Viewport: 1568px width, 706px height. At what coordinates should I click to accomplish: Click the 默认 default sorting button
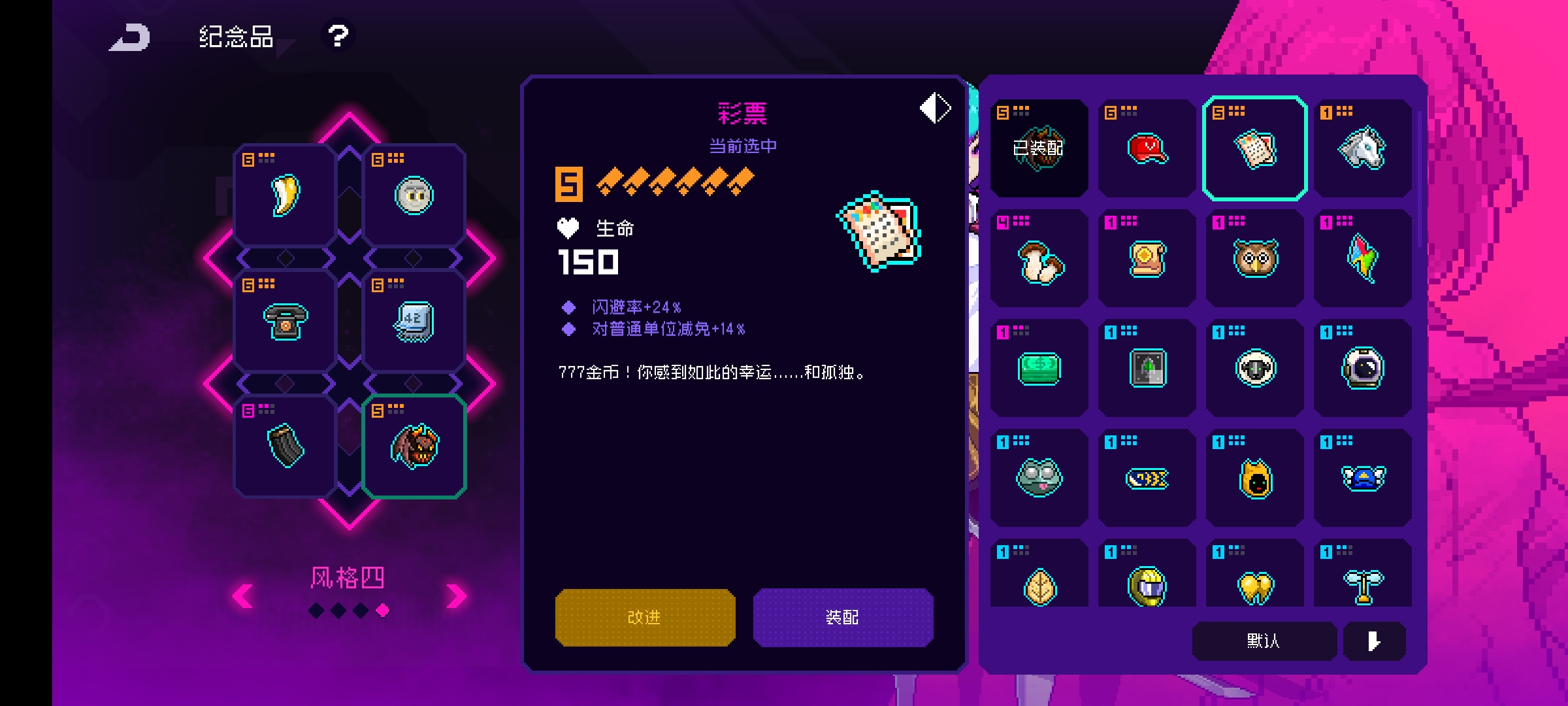[x=1264, y=642]
